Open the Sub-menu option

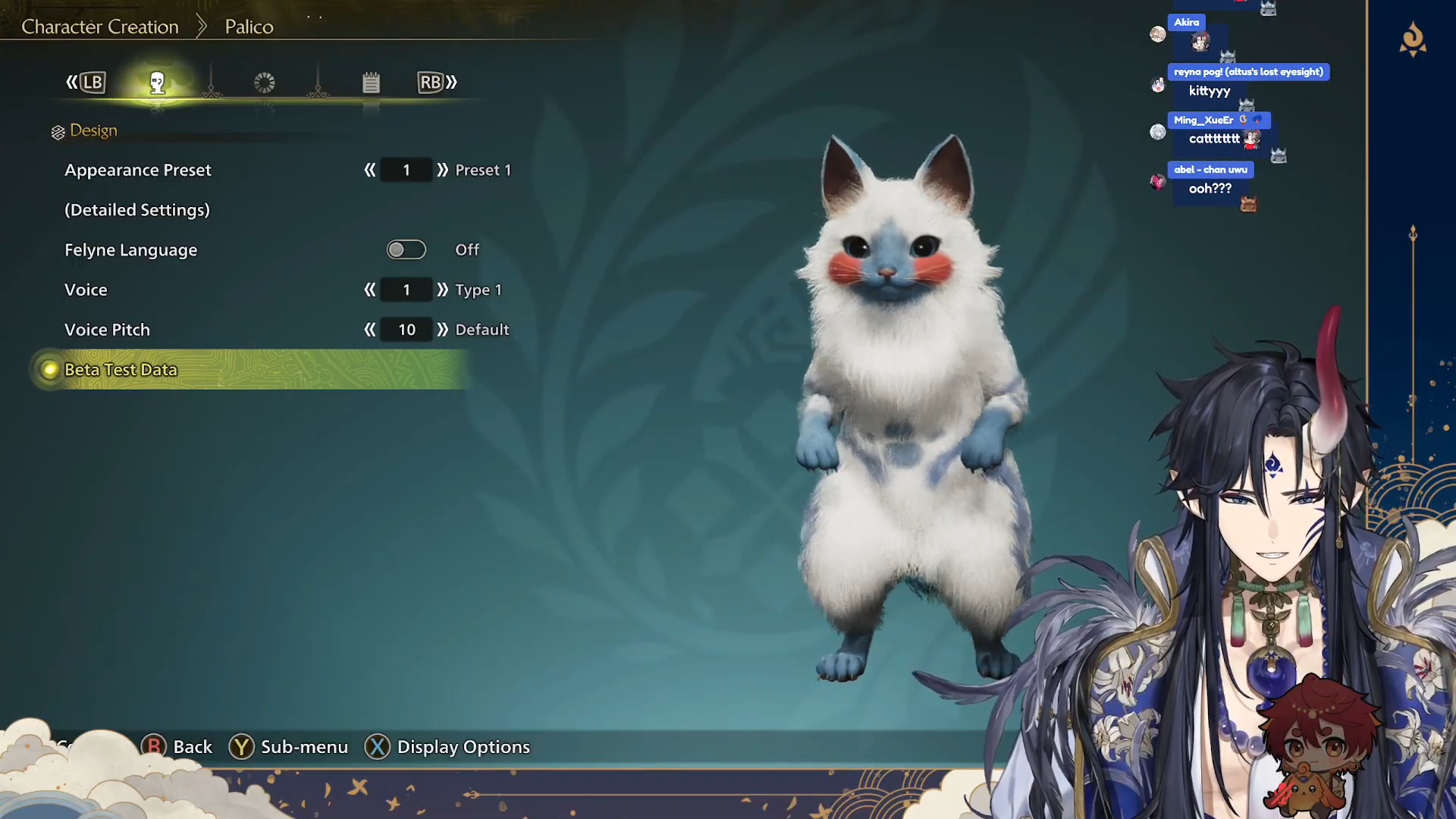(x=303, y=747)
